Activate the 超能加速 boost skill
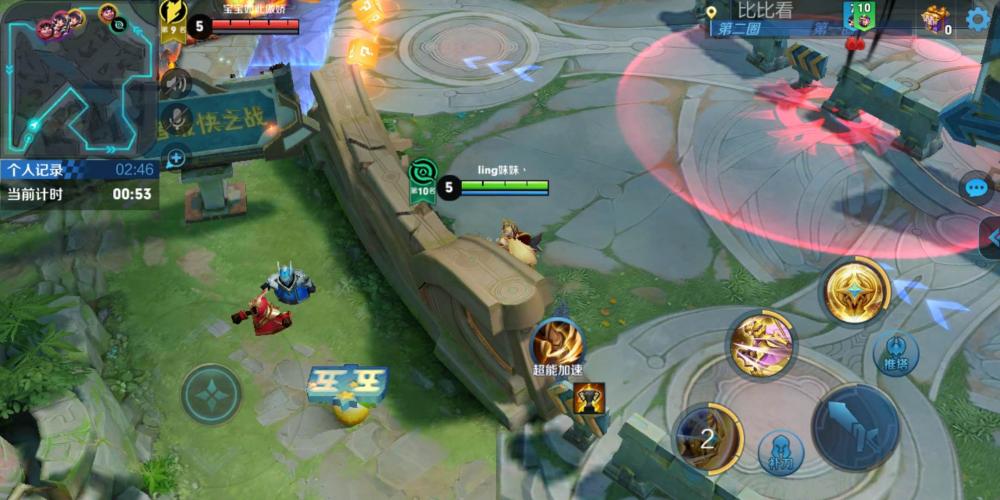Image resolution: width=1000 pixels, height=500 pixels. (x=558, y=342)
